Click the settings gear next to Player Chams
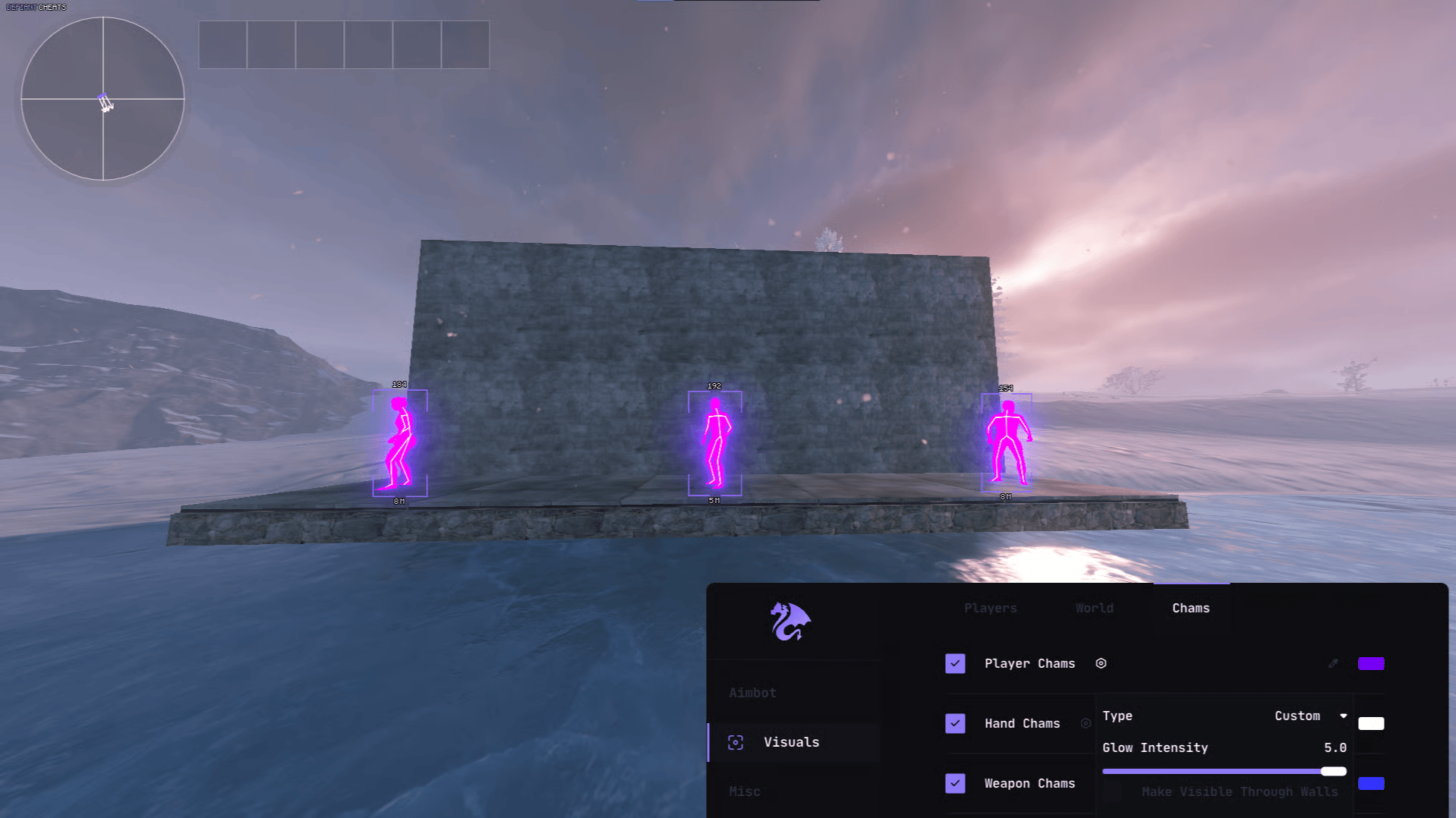The image size is (1456, 818). [x=1101, y=663]
